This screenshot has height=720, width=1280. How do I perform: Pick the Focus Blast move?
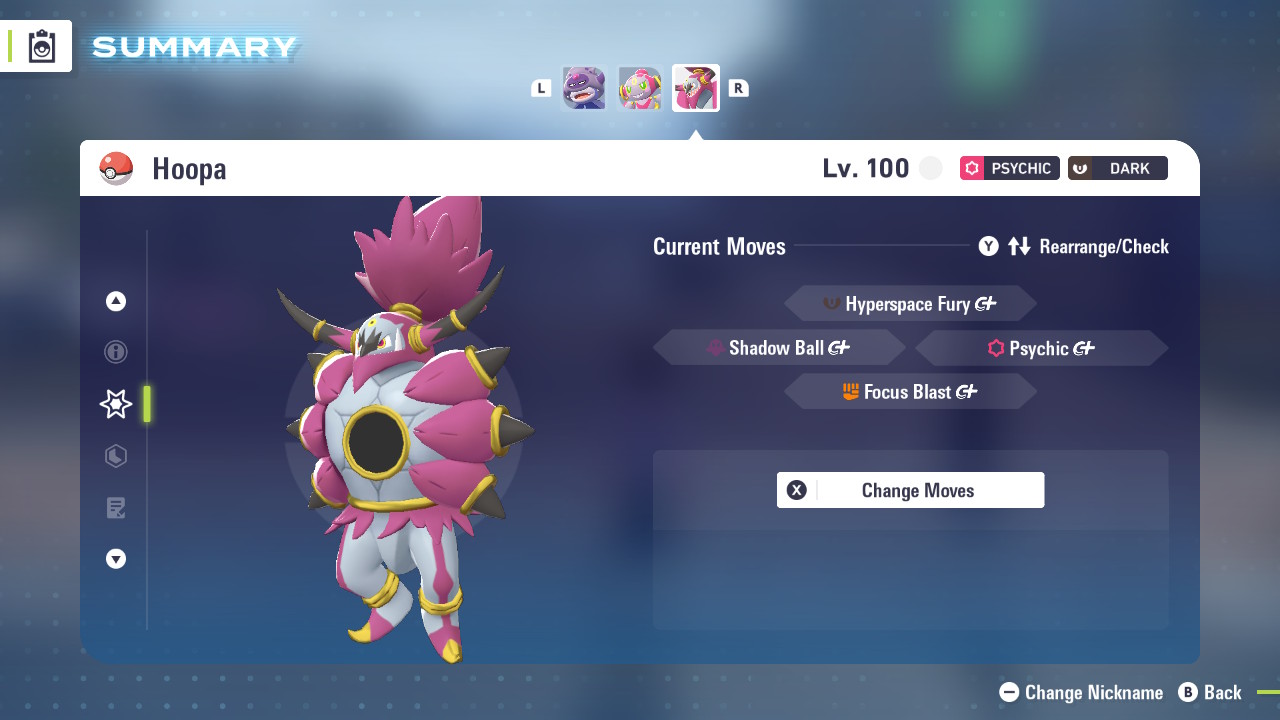pos(910,392)
